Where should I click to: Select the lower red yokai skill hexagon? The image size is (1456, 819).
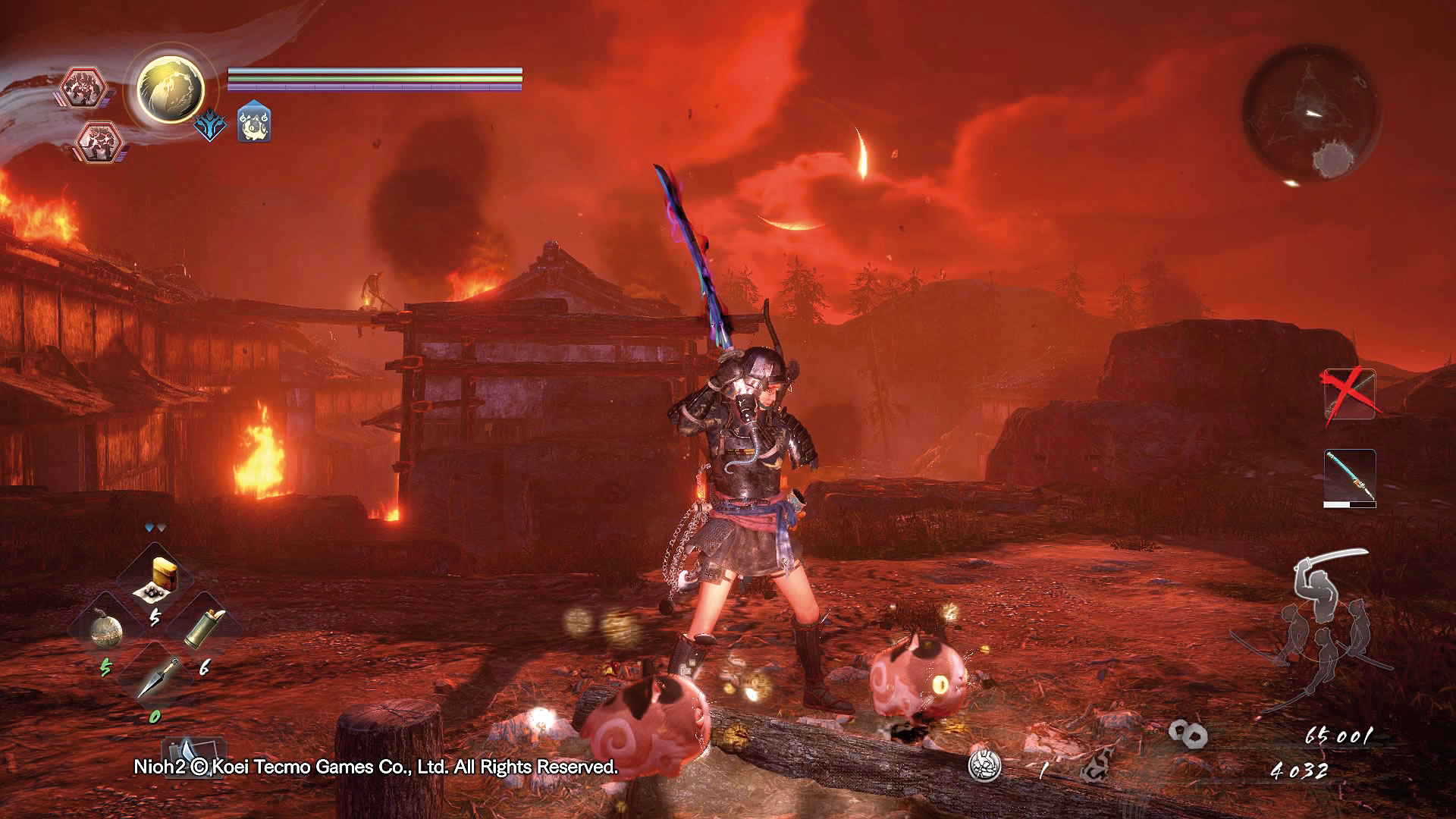tap(96, 142)
